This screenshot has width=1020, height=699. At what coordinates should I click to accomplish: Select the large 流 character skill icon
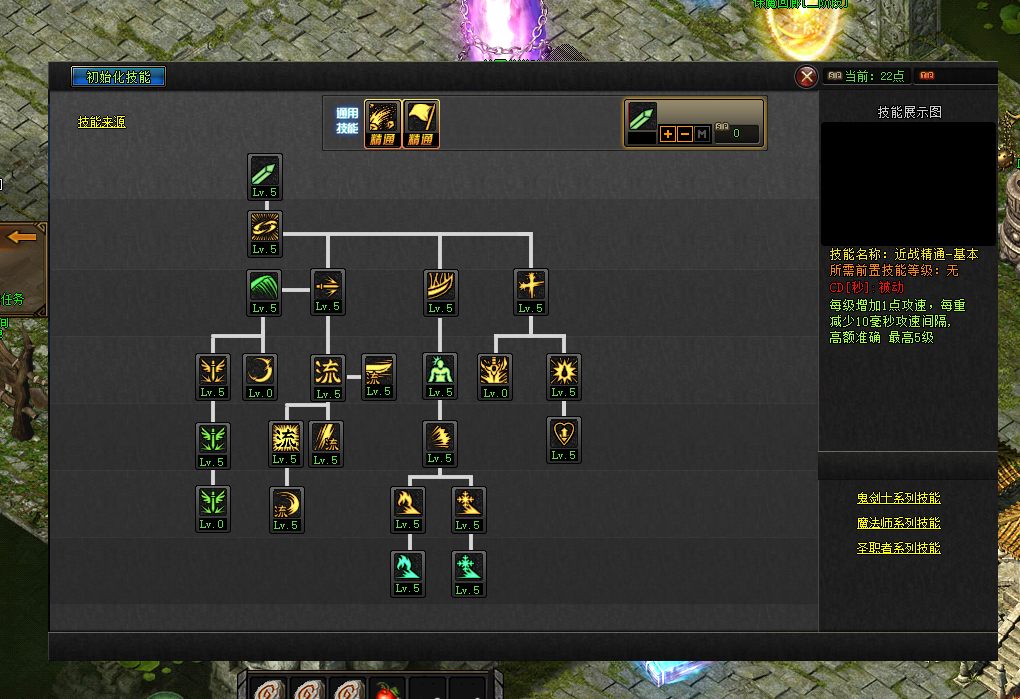tap(328, 371)
